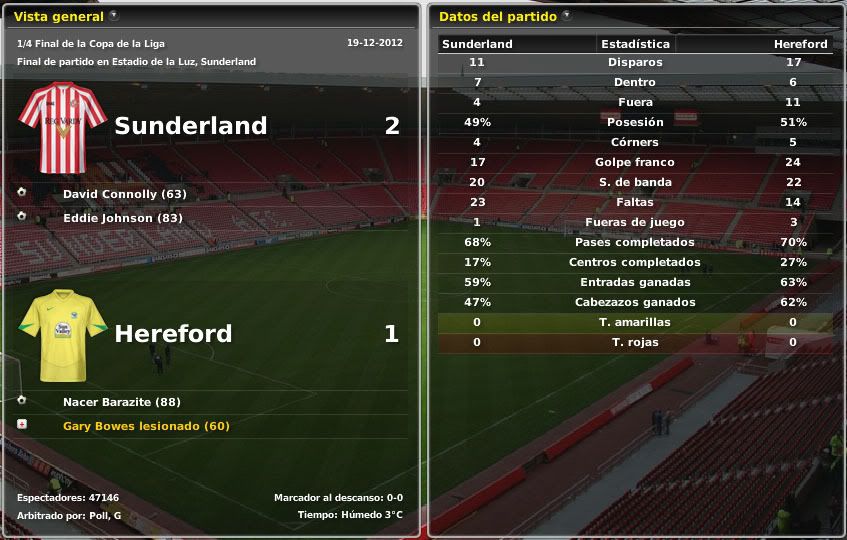Open referee Poll, G's profile
847x540 pixels.
[104, 515]
